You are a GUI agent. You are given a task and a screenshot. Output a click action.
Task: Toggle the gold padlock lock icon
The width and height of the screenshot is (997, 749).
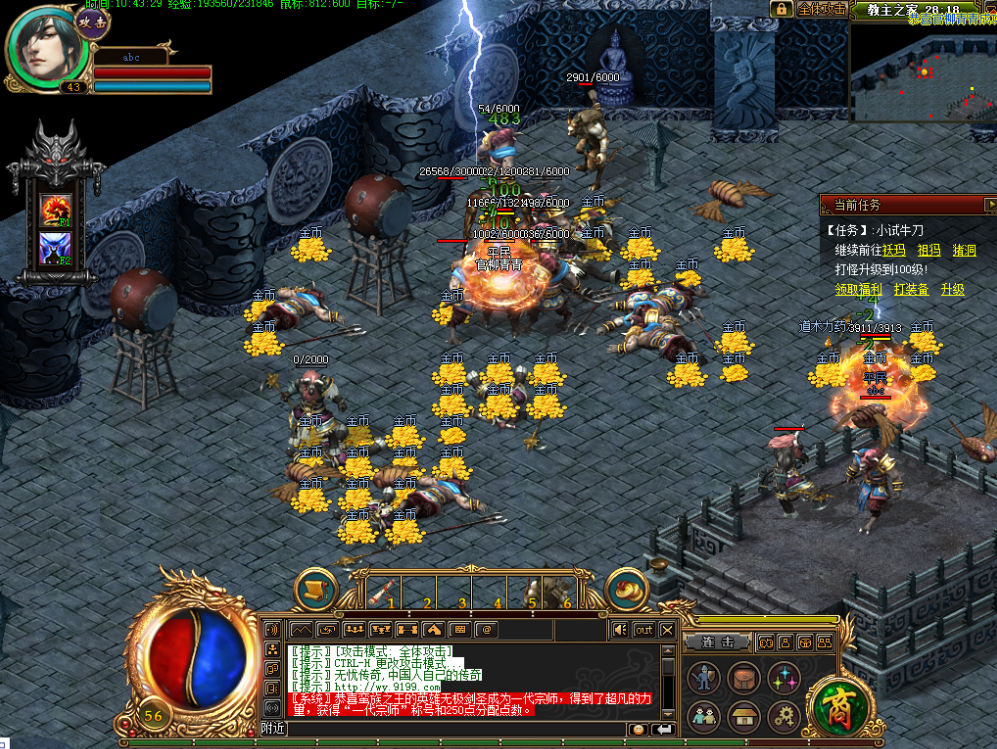(781, 9)
